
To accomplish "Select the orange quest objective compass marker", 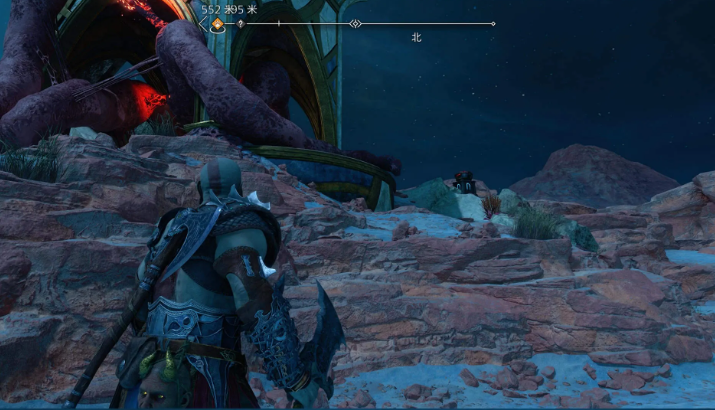I will point(217,24).
